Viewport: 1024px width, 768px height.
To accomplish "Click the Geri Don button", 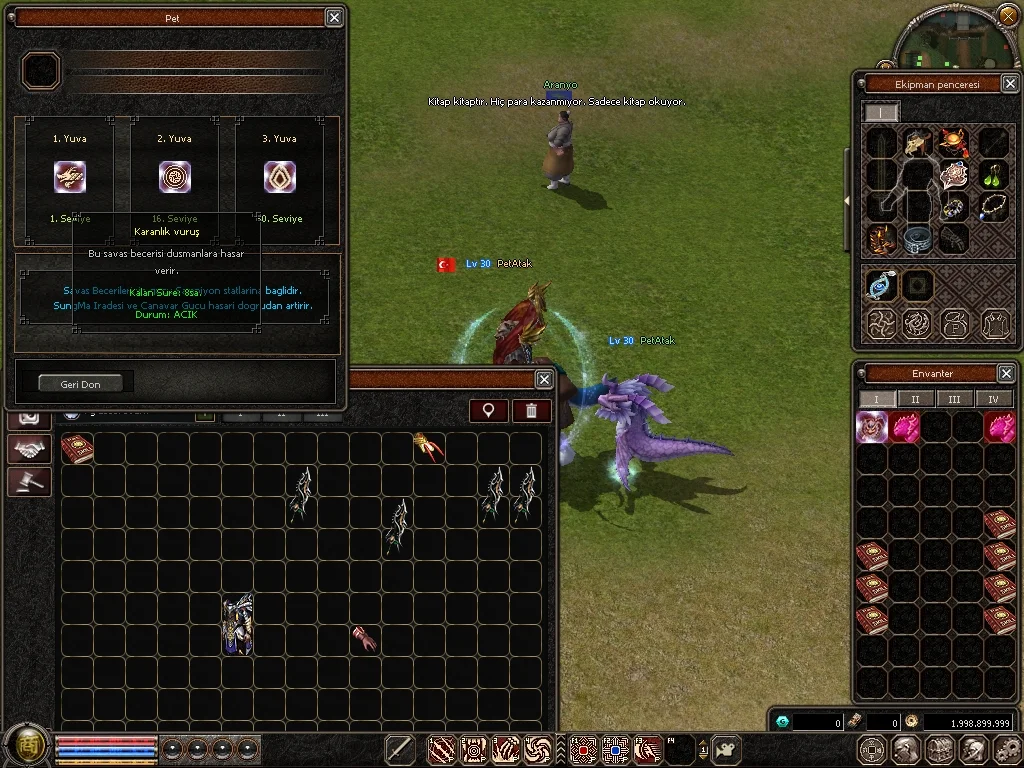I will (80, 383).
